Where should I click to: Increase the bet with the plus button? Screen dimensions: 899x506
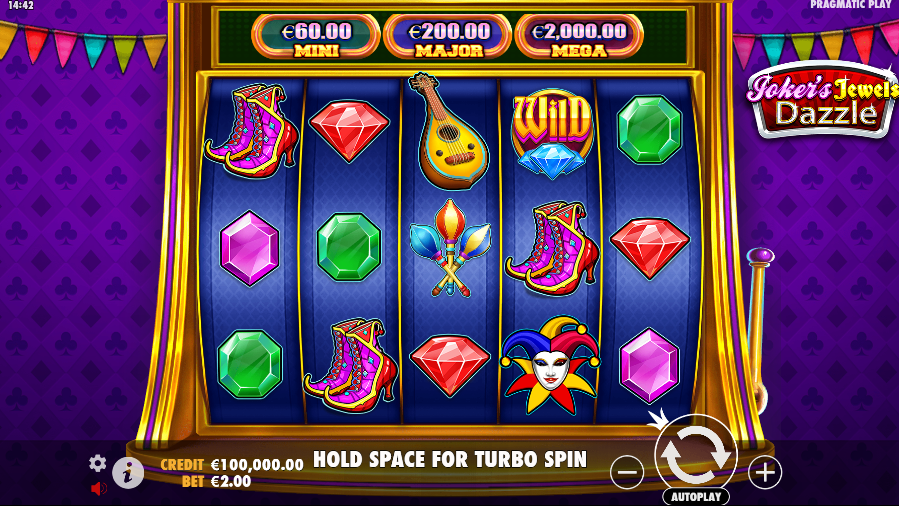[765, 472]
